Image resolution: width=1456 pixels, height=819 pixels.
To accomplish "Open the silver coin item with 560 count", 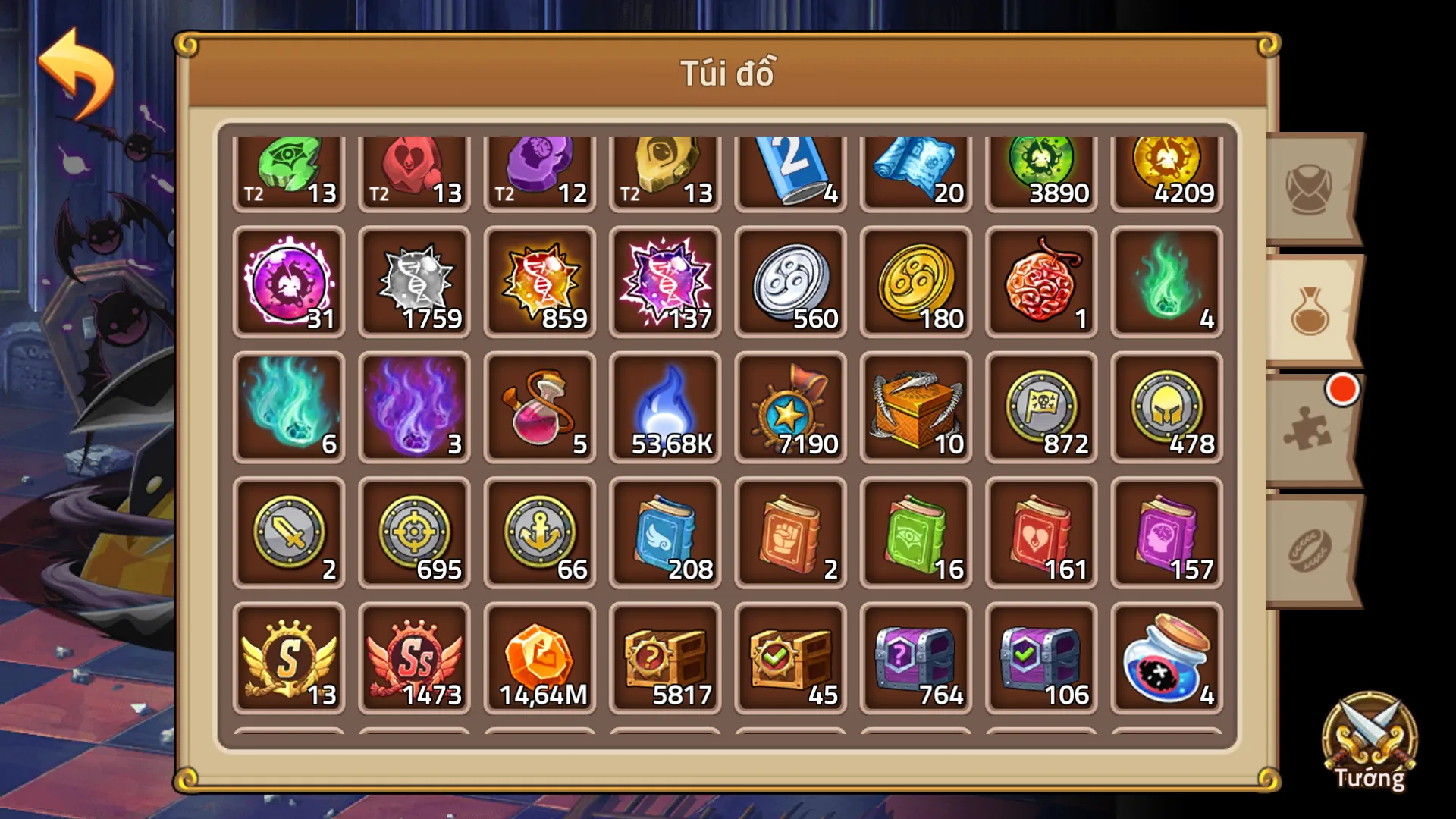I will point(789,284).
